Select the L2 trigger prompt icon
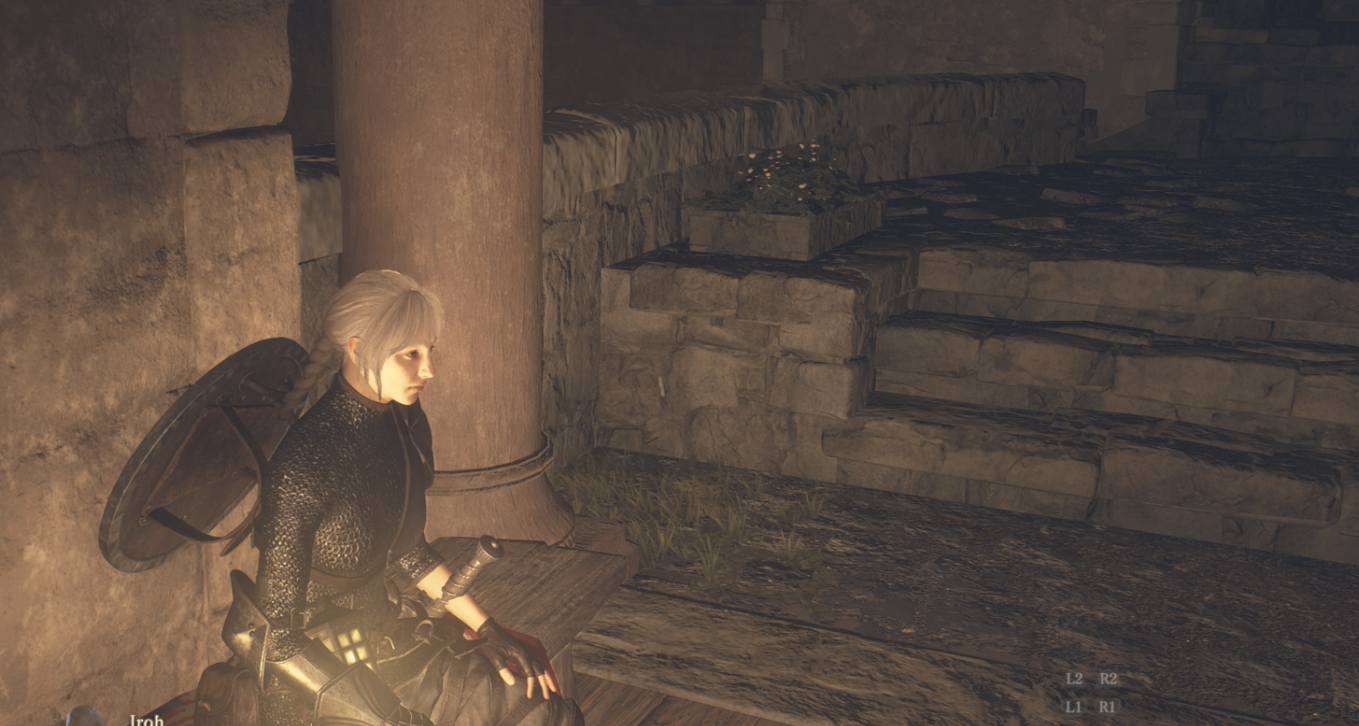The width and height of the screenshot is (1359, 726). pyautogui.click(x=1075, y=678)
